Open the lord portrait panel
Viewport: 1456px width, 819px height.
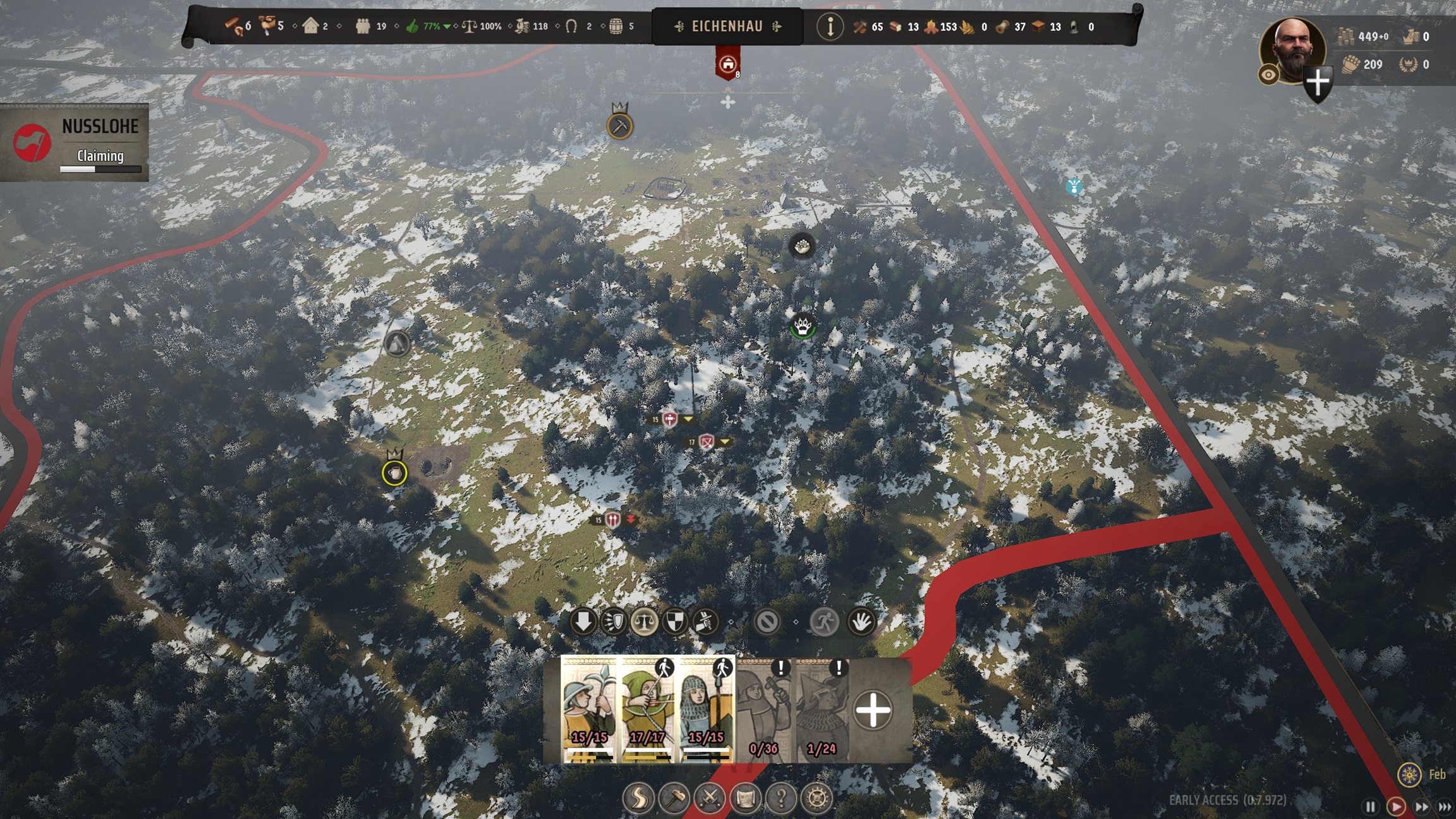1292,49
